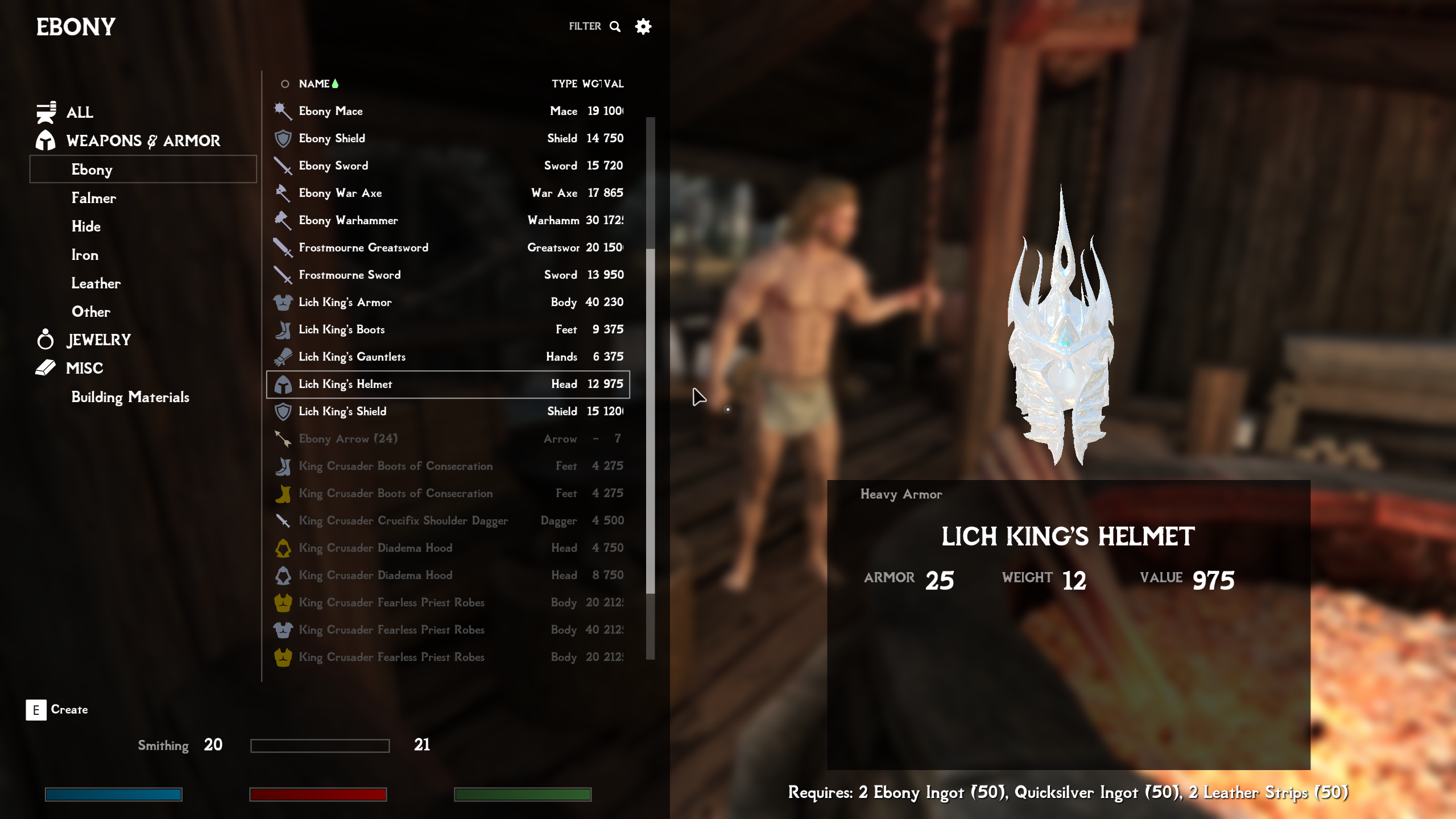Select the MISC ingot icon
This screenshot has width=1456, height=819.
(x=45, y=368)
